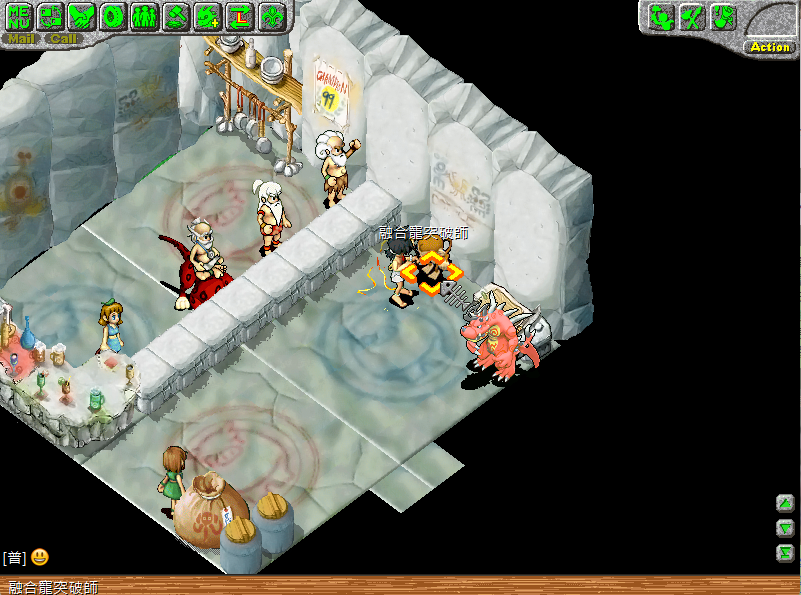
Task: Select the crossed tools icon
Action: 692,16
